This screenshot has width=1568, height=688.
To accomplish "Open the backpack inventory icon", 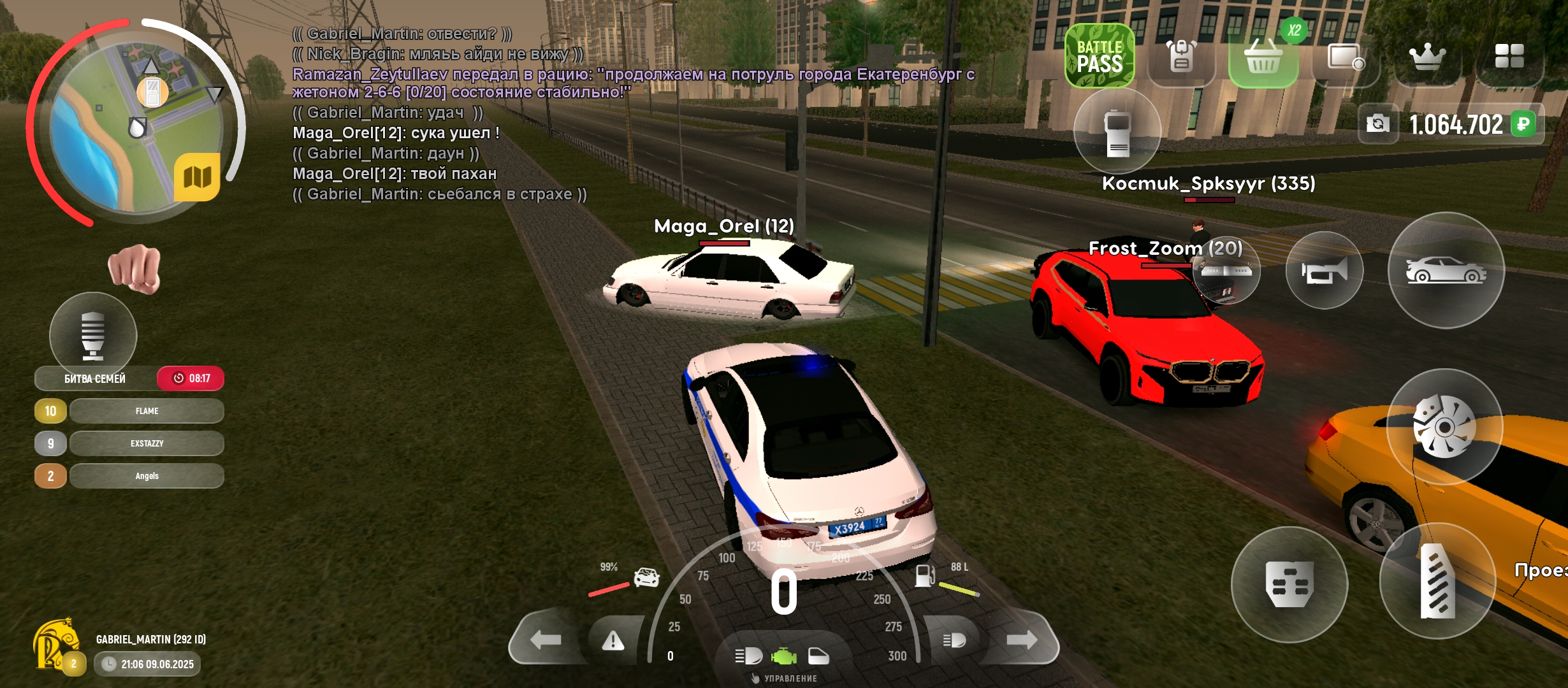I will point(1181,56).
